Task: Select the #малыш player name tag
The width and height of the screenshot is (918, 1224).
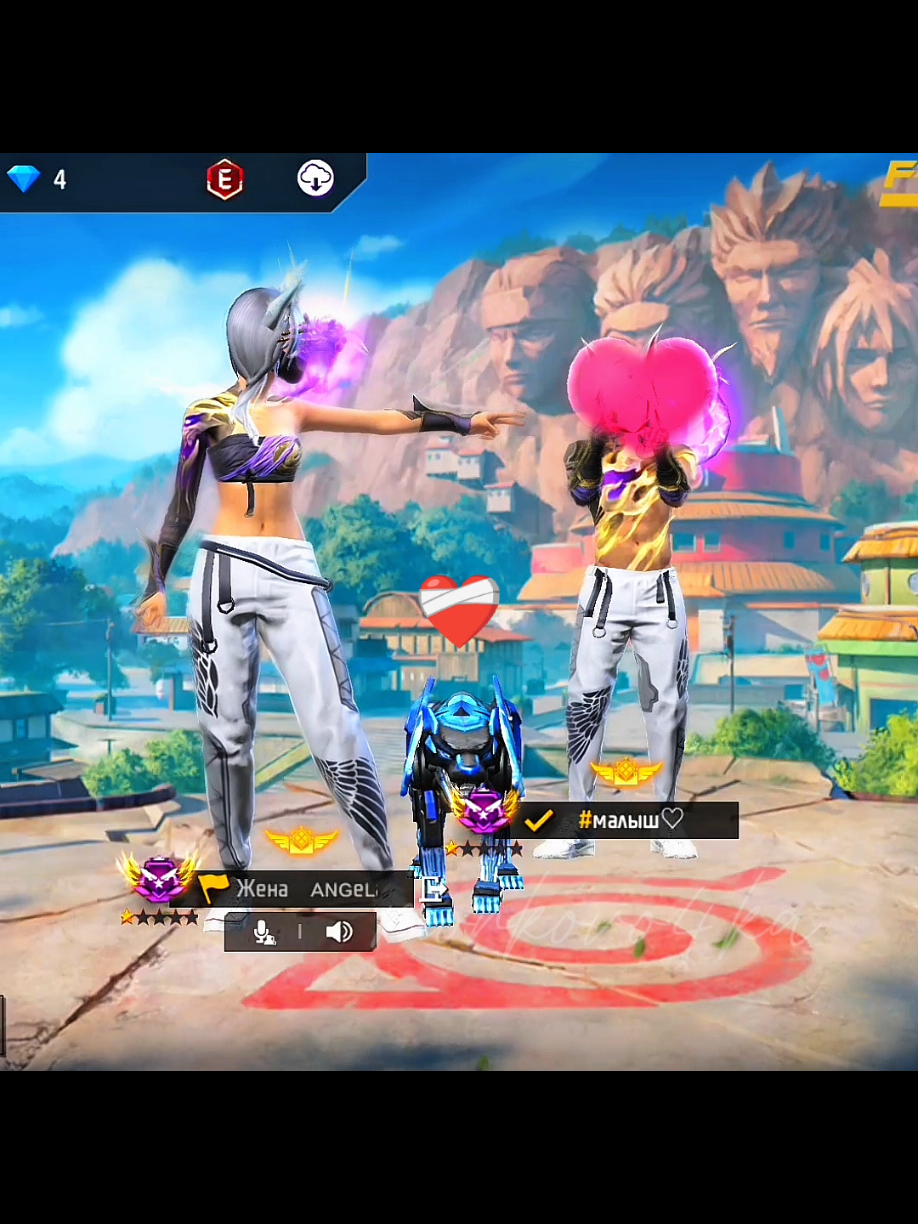Action: (628, 821)
